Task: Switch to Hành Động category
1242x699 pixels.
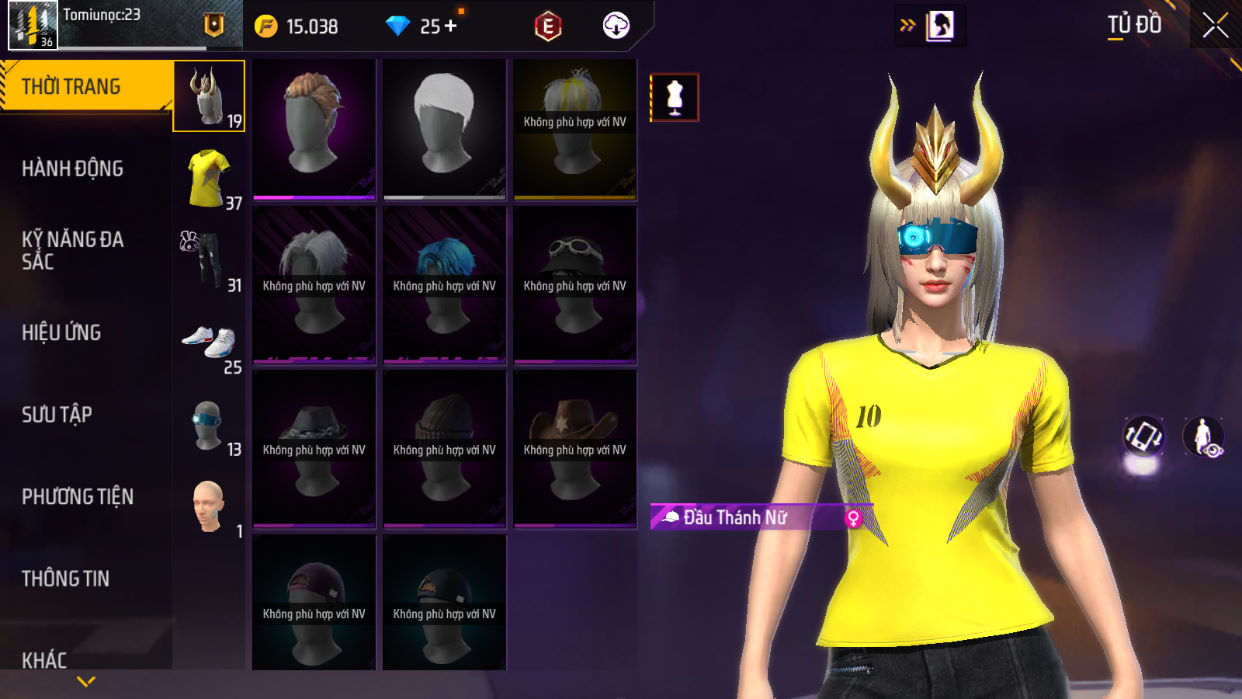Action: coord(73,169)
